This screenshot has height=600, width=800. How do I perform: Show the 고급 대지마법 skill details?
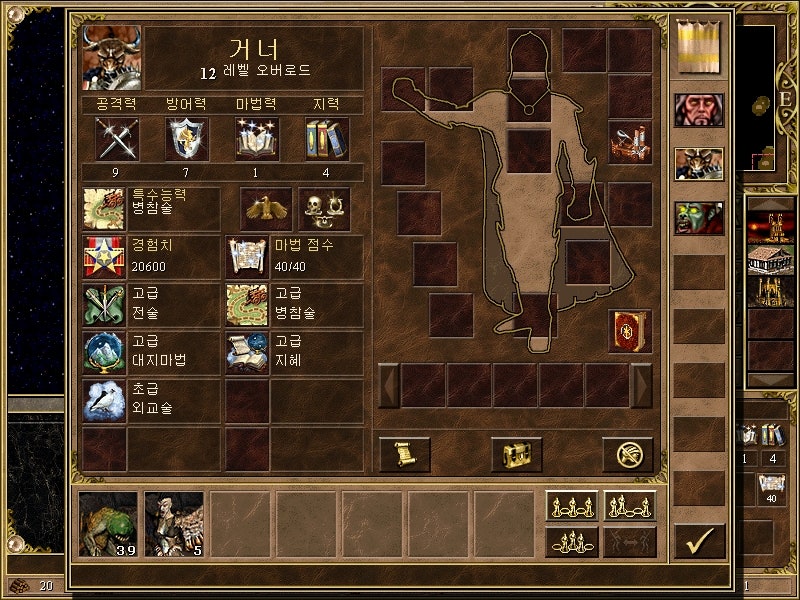coord(105,352)
